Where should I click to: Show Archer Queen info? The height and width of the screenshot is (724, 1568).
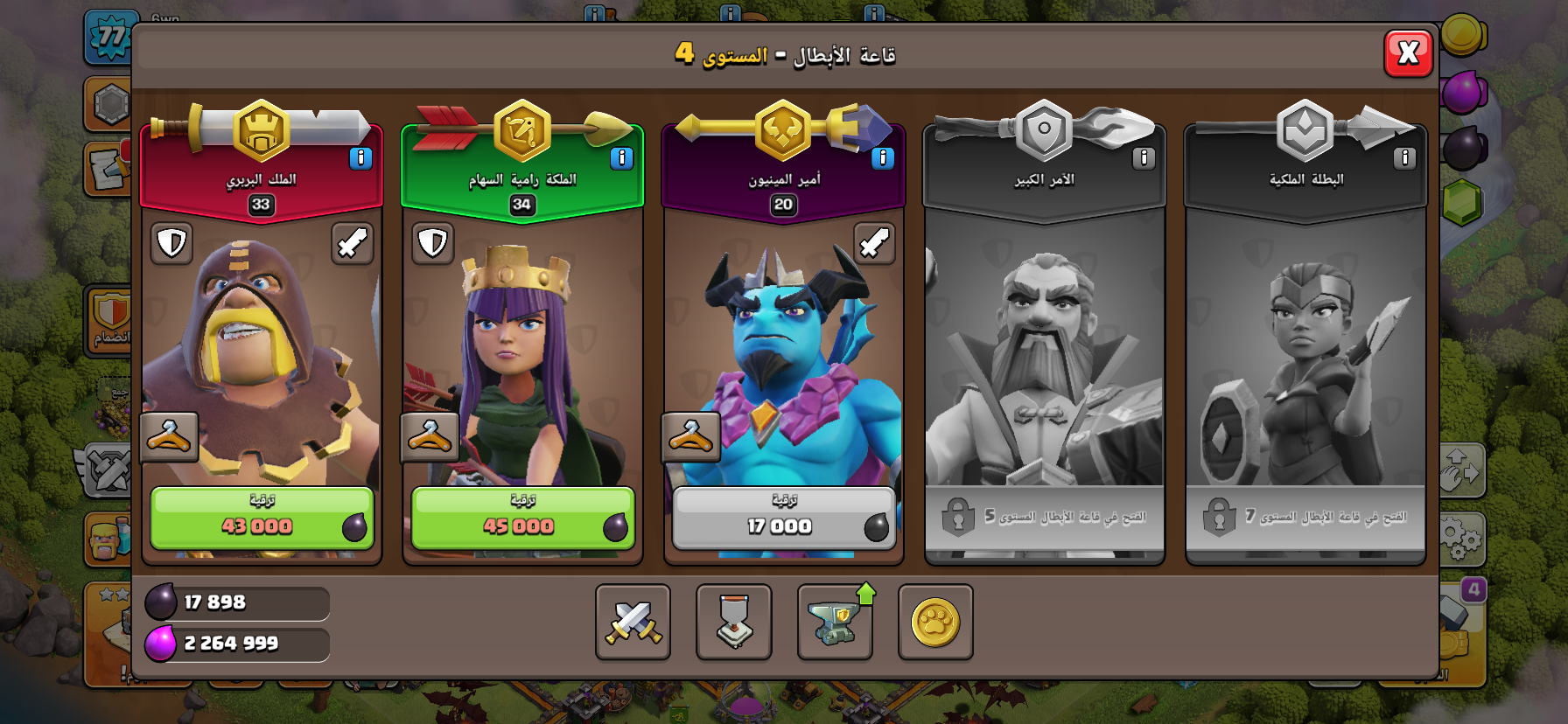click(621, 158)
